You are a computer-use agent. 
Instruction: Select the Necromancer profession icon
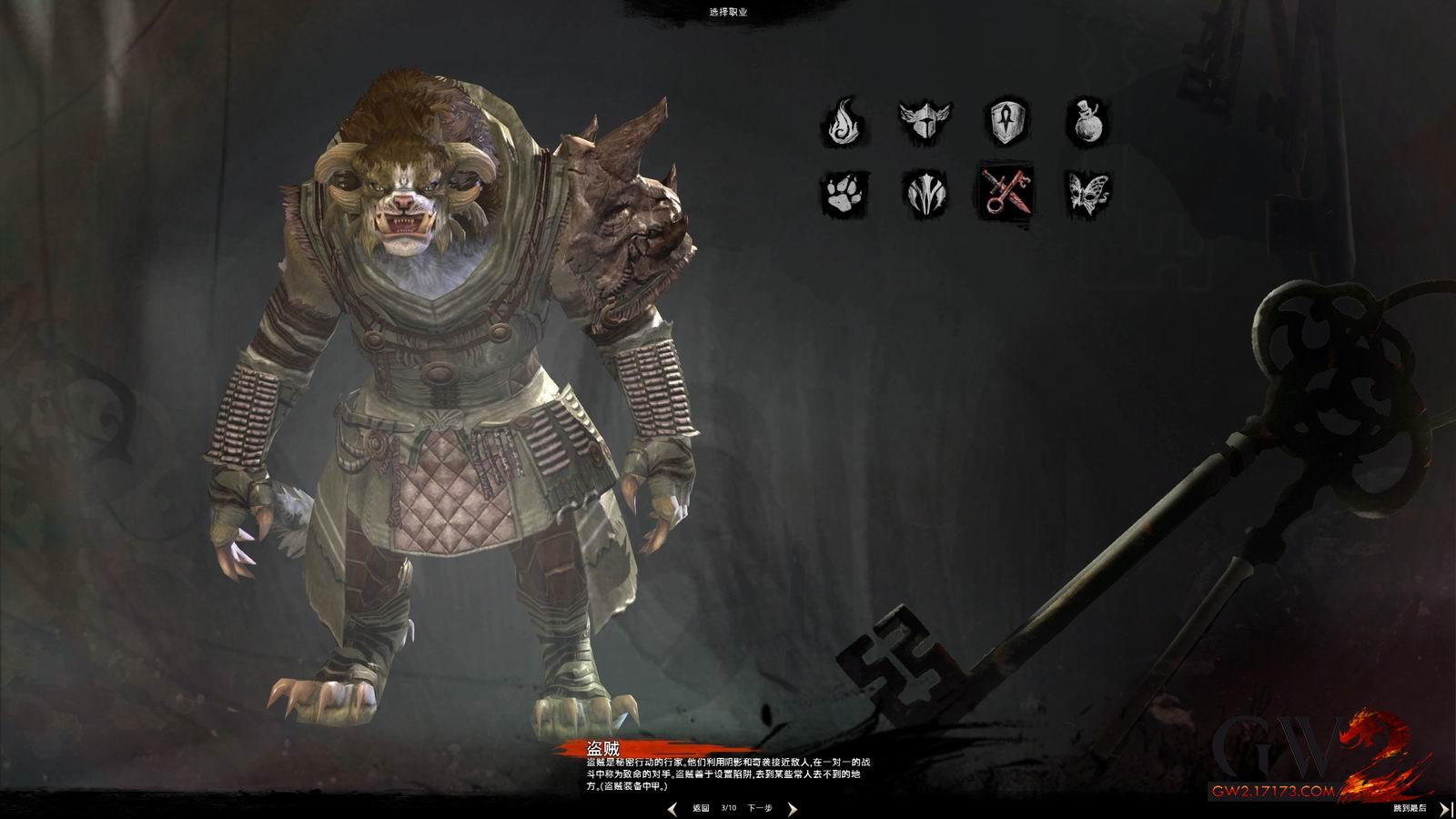pos(925,192)
